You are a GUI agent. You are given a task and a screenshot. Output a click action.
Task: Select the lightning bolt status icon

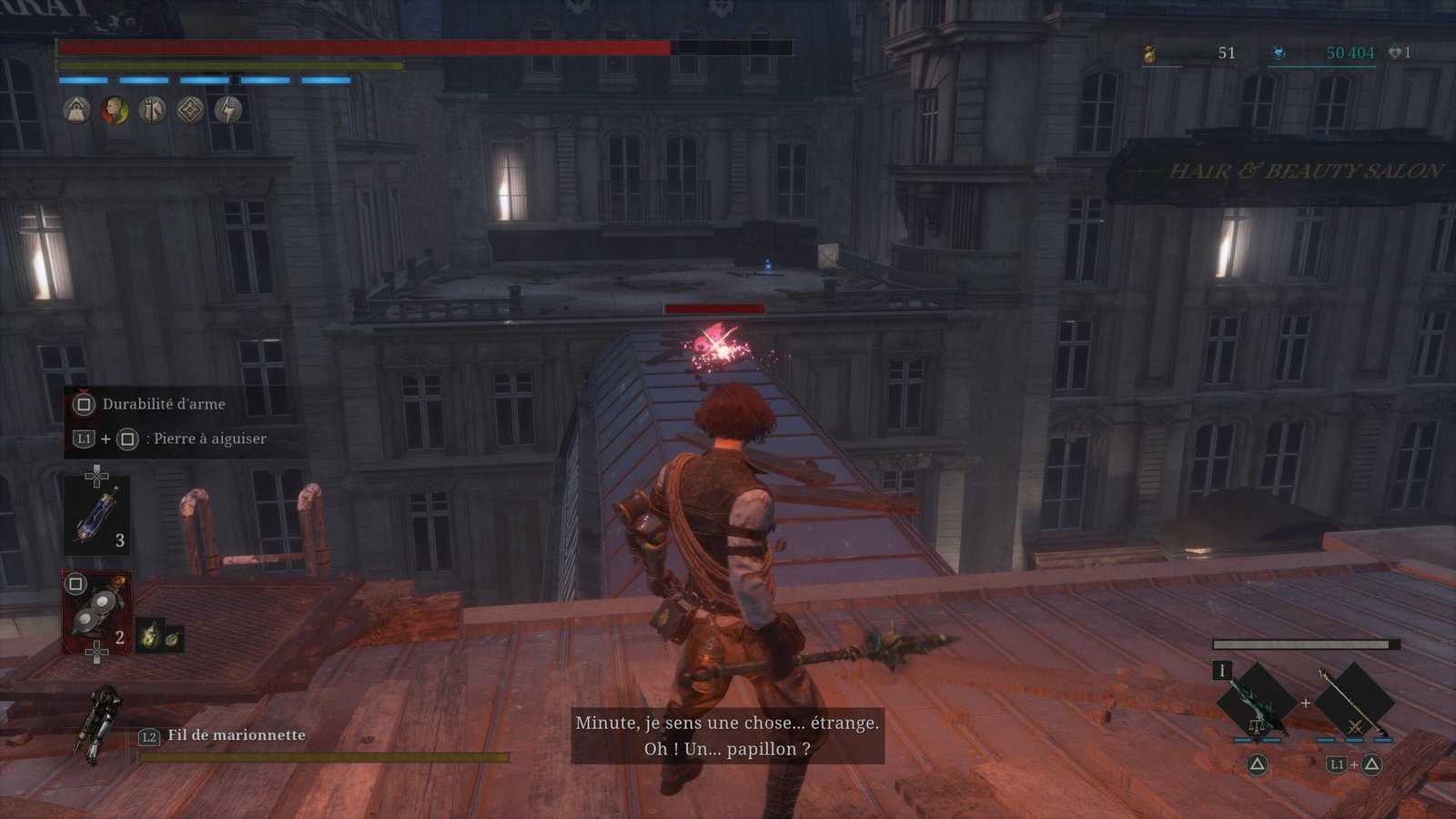click(x=228, y=110)
